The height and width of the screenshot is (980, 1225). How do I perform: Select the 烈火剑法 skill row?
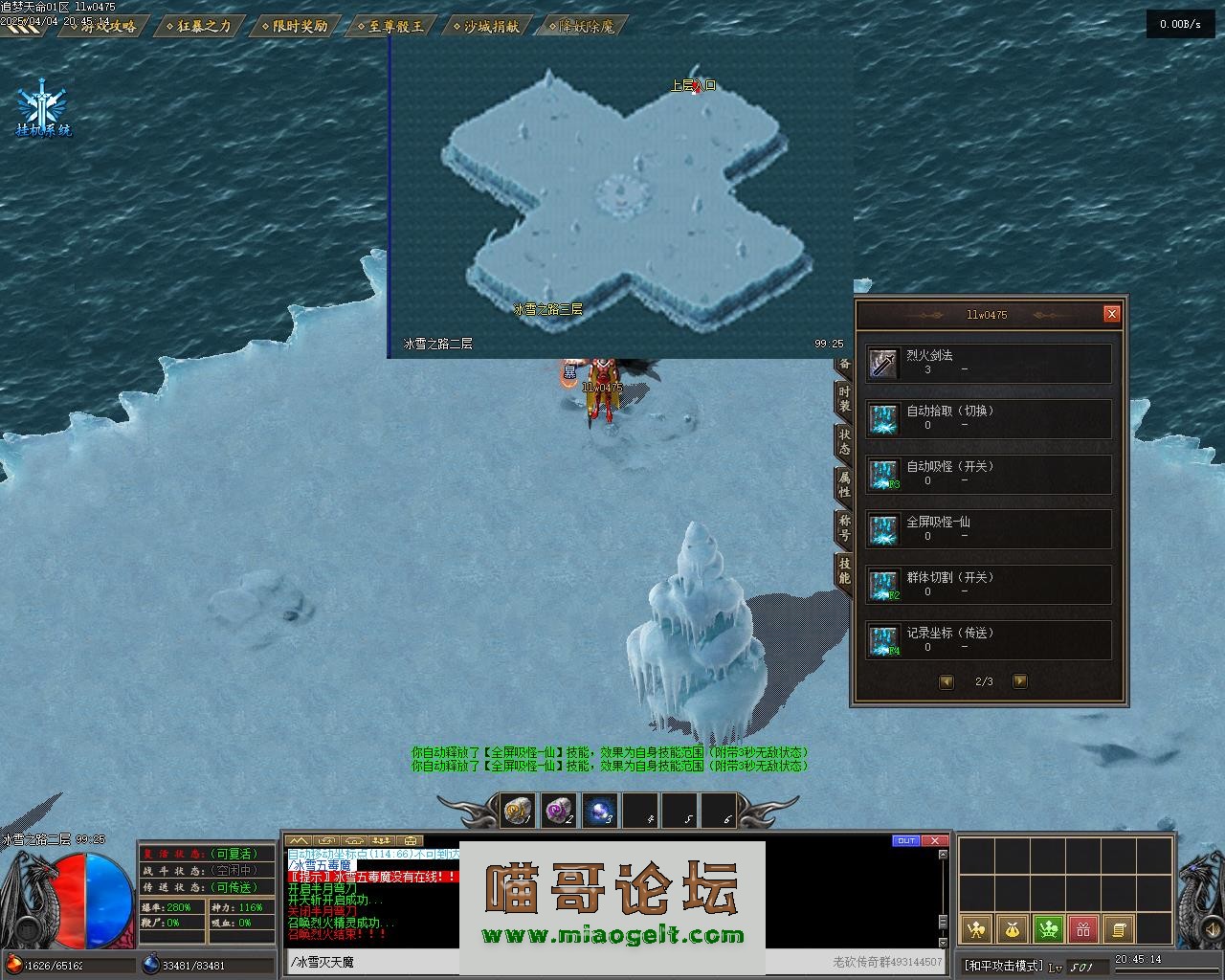click(x=989, y=364)
